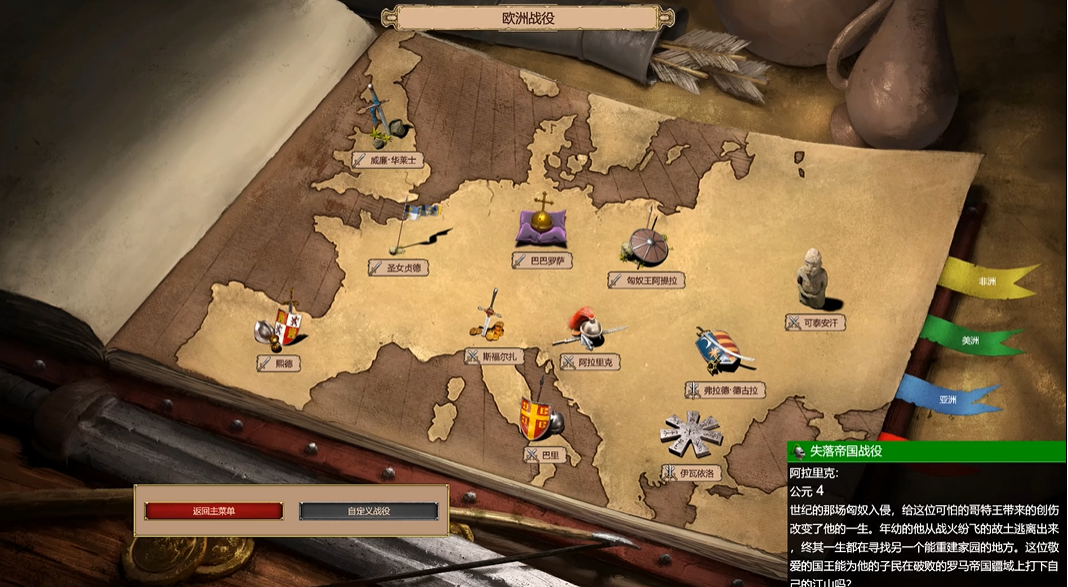Open 自定义战役 custom campaigns
Image resolution: width=1068 pixels, height=587 pixels.
point(368,511)
